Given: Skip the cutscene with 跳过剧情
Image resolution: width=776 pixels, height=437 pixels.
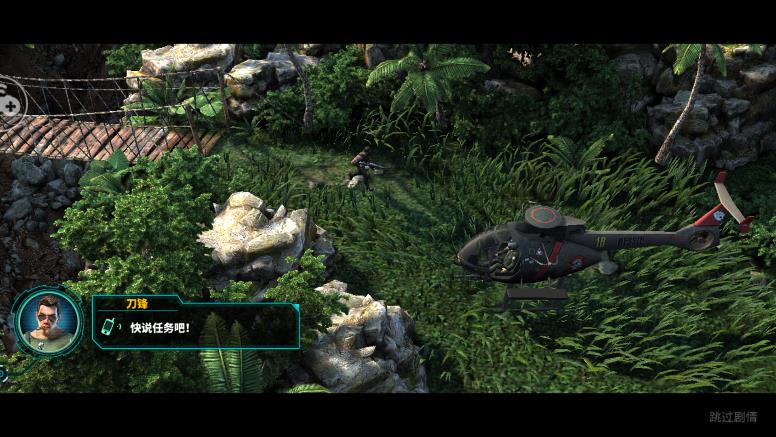Looking at the screenshot, I should click(733, 417).
